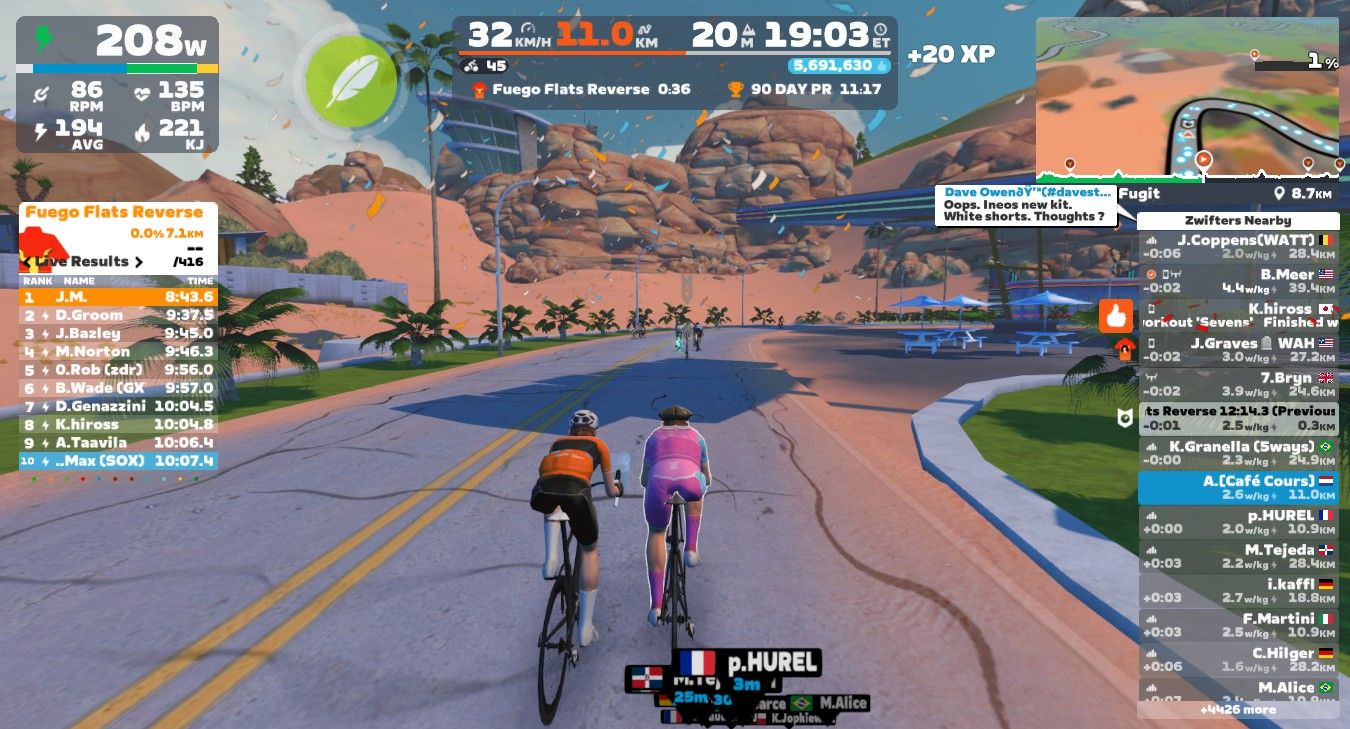
Task: Click the orange jersey icon beside the rider list
Action: pos(1124,349)
